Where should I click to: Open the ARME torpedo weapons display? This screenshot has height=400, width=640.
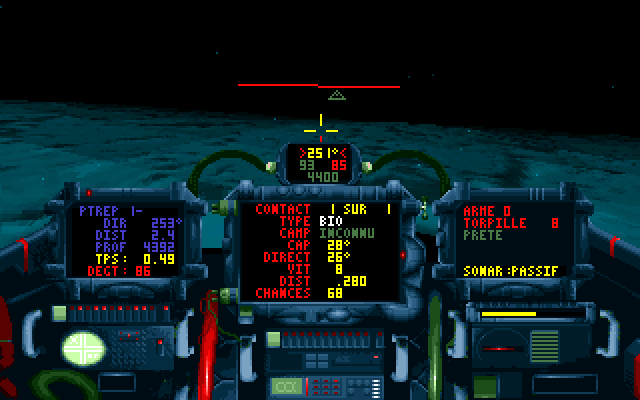click(511, 240)
